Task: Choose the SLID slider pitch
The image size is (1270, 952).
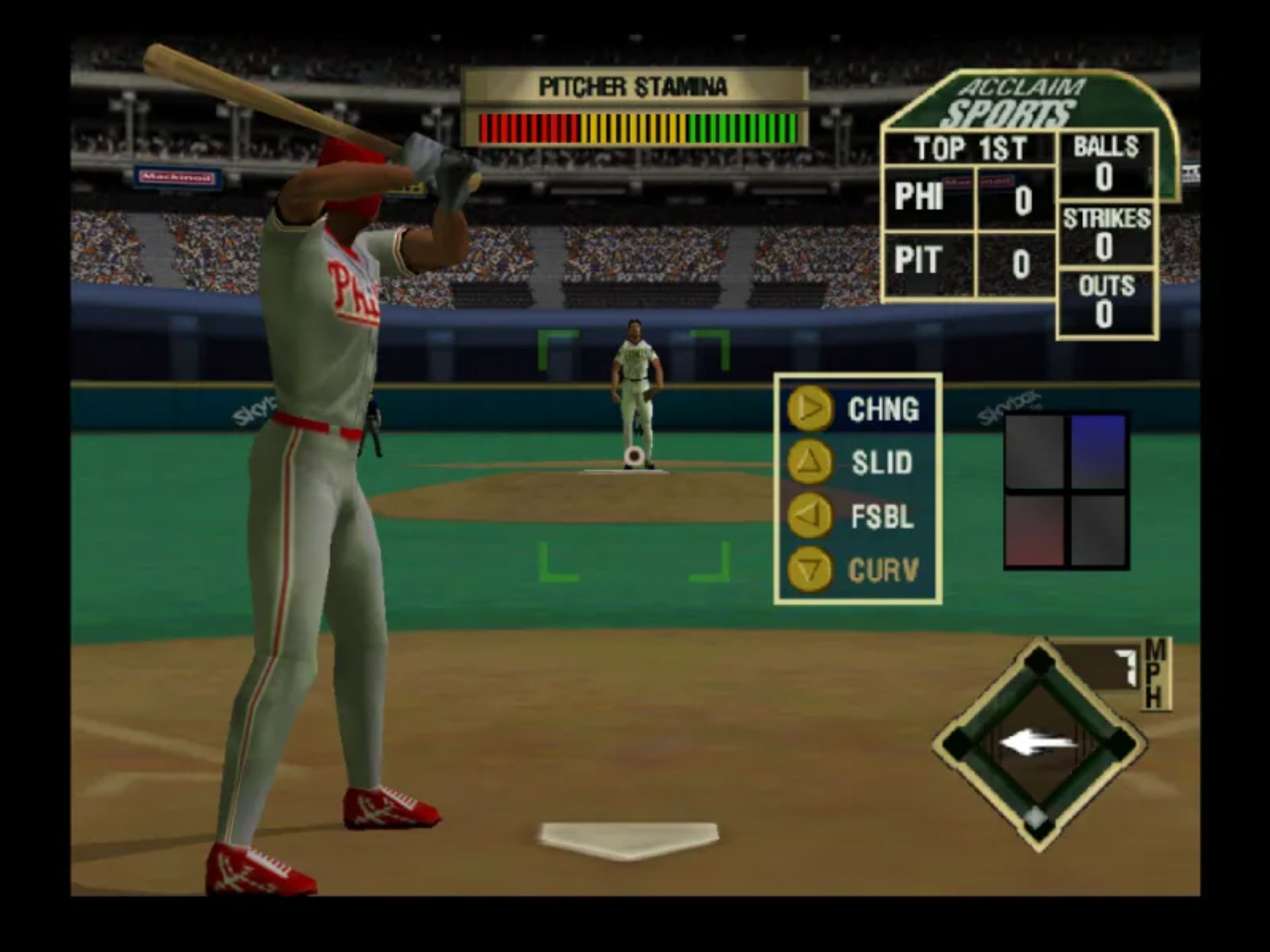Action: point(857,462)
